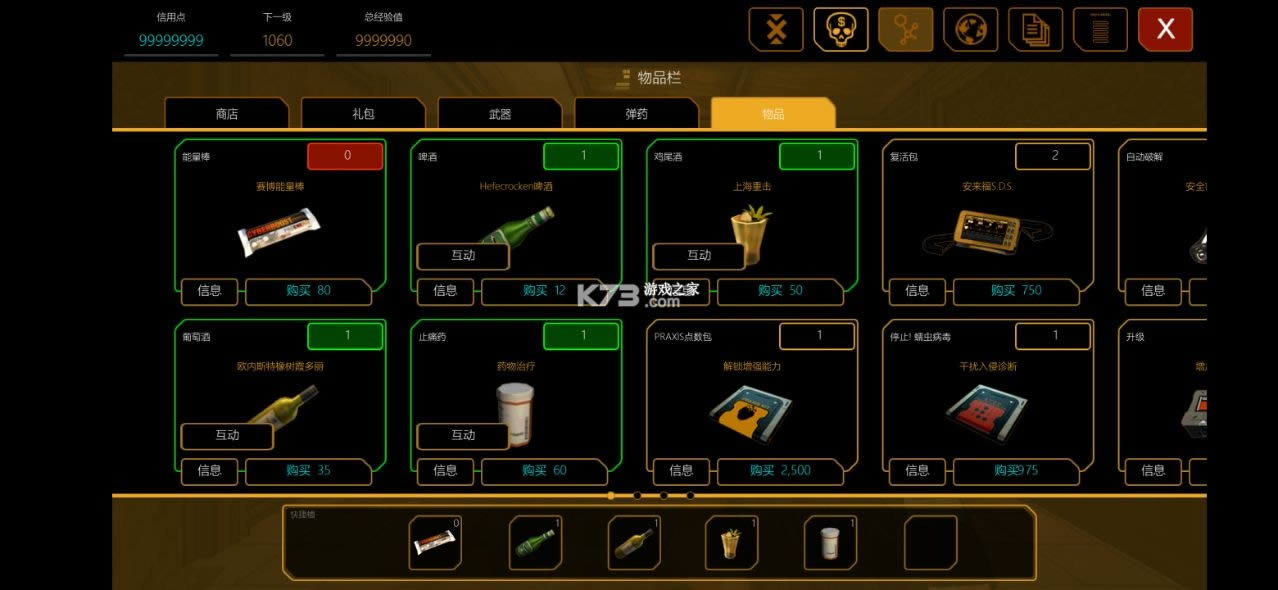1278x590 pixels.
Task: Select the energy bar quick slot
Action: click(x=436, y=543)
